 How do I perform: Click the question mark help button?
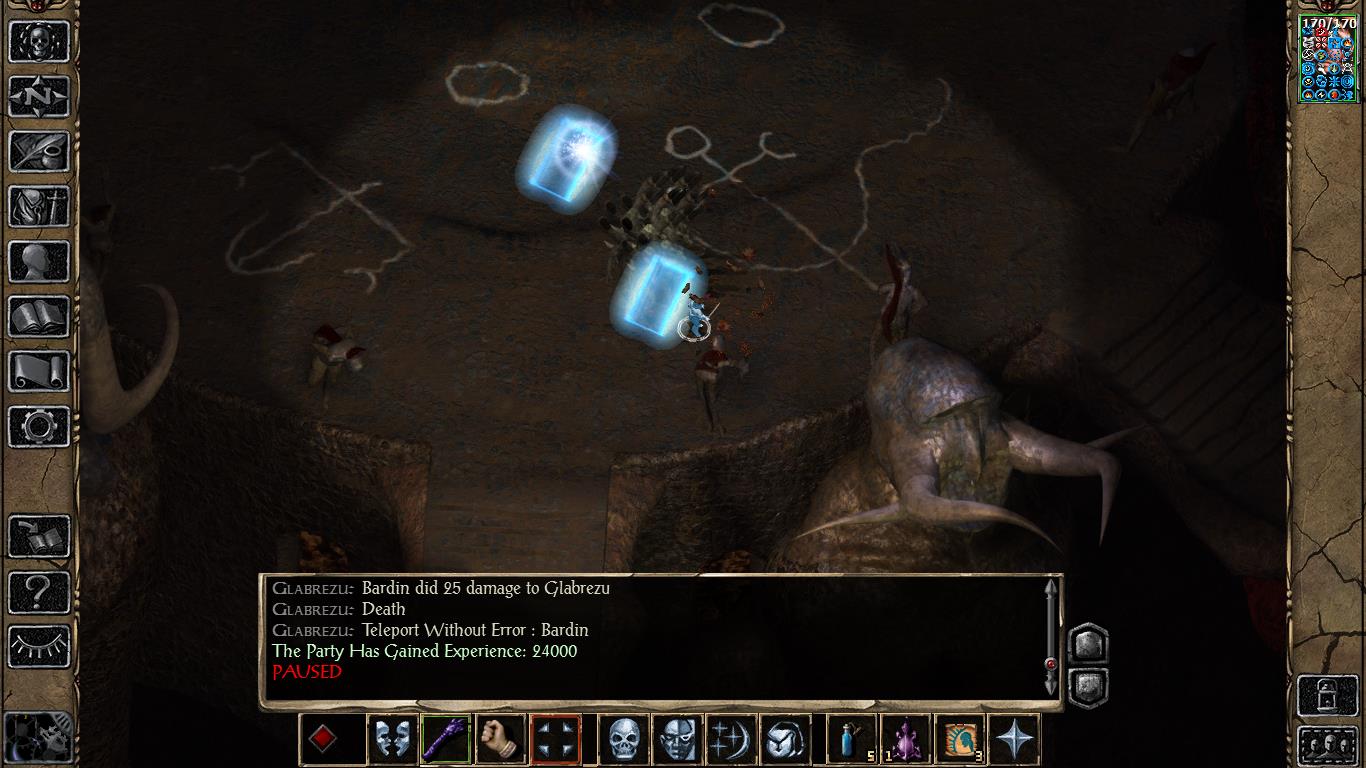[x=39, y=592]
